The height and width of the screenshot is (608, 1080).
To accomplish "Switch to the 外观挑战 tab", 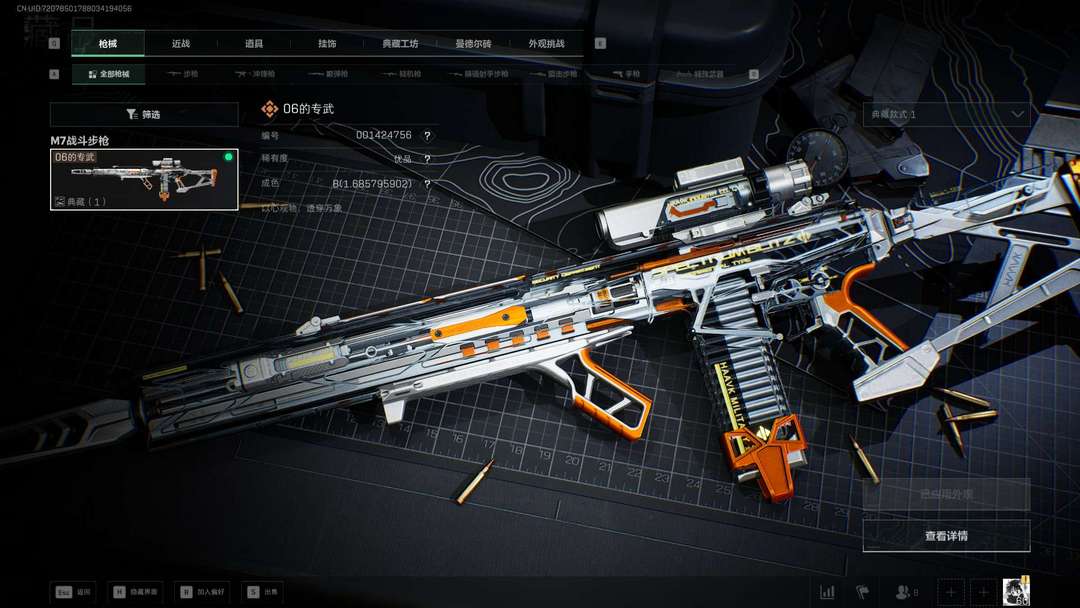I will pos(546,44).
